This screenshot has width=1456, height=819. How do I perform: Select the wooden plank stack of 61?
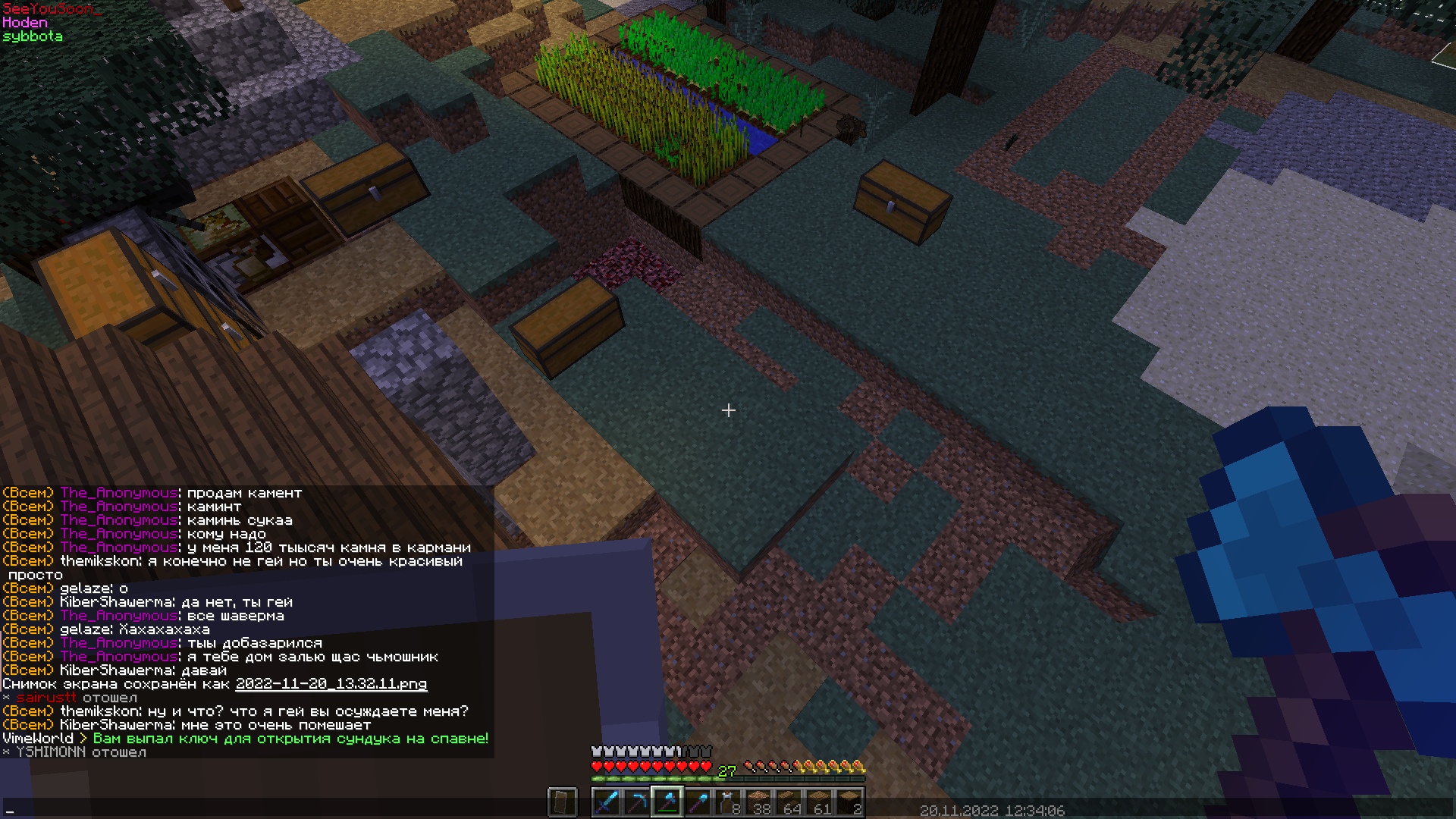(819, 802)
